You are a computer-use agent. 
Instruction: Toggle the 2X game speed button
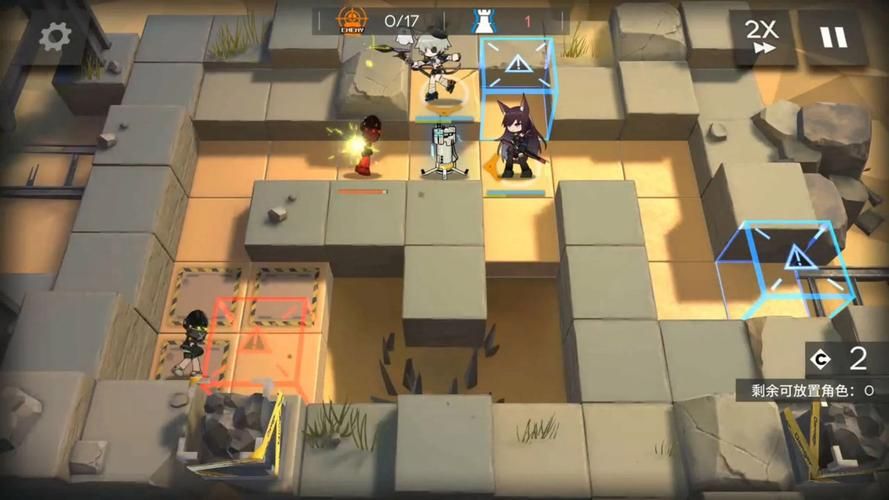tap(763, 37)
